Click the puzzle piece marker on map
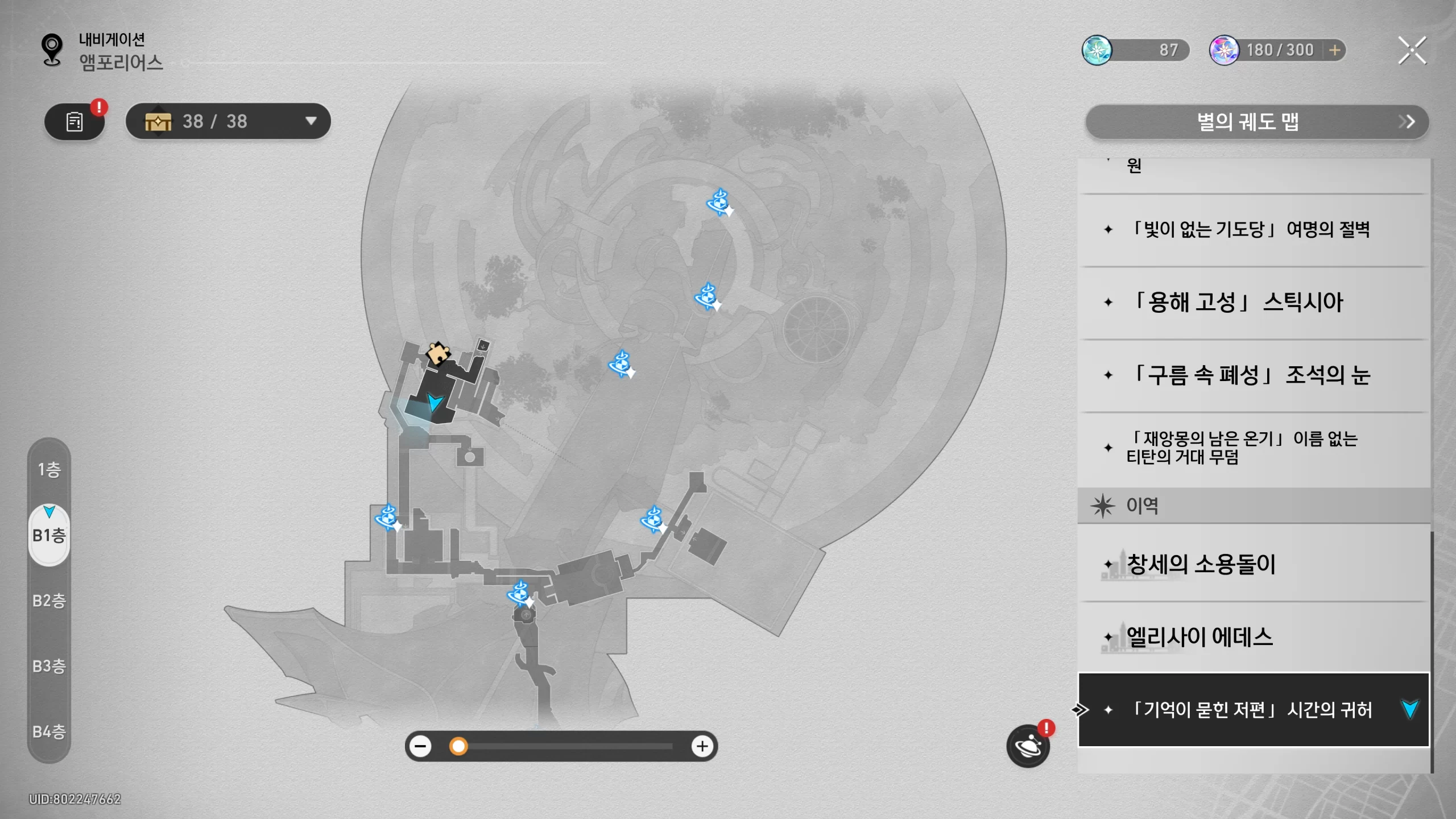 (x=438, y=353)
